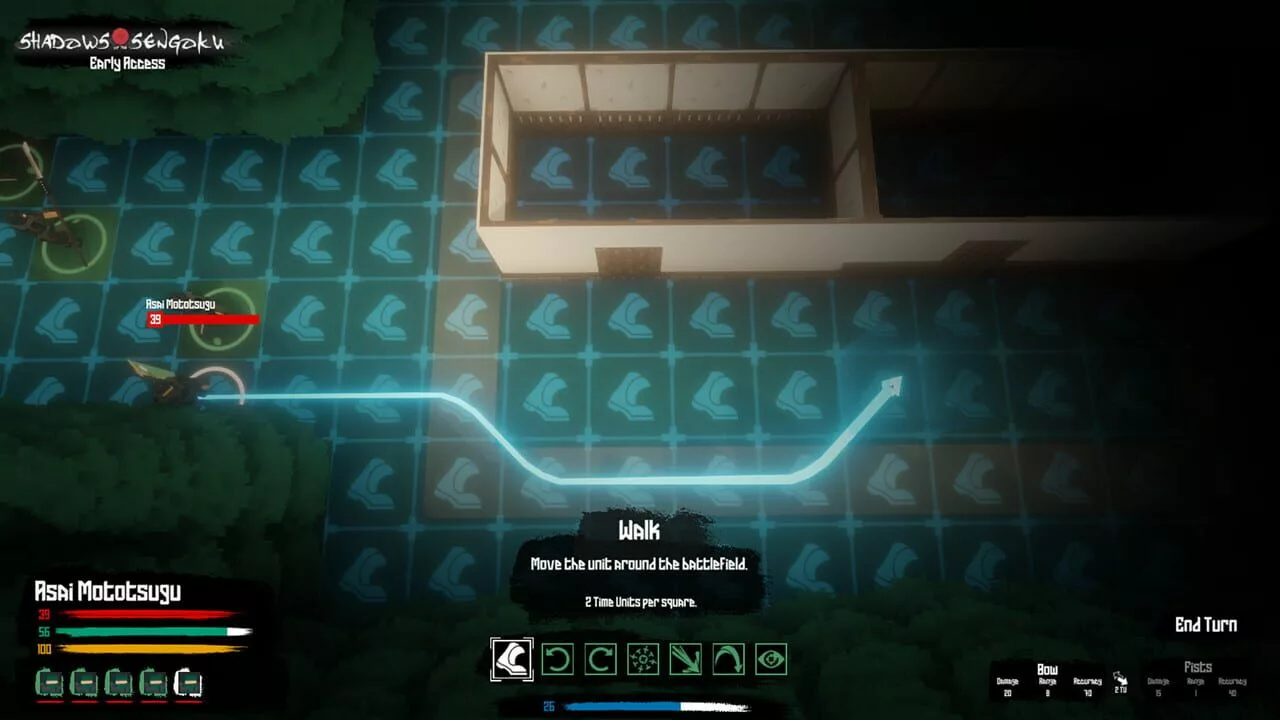The height and width of the screenshot is (720, 1280).
Task: Choose the rotate clockwise action
Action: coord(600,659)
